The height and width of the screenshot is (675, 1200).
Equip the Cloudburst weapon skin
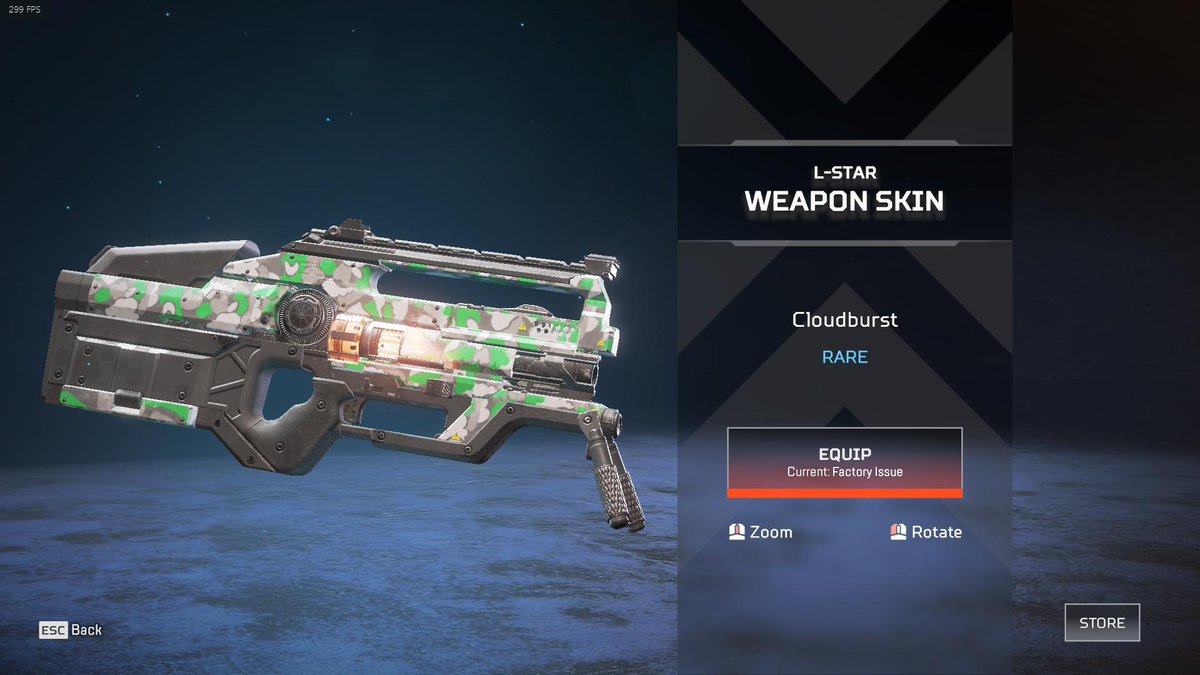click(844, 461)
